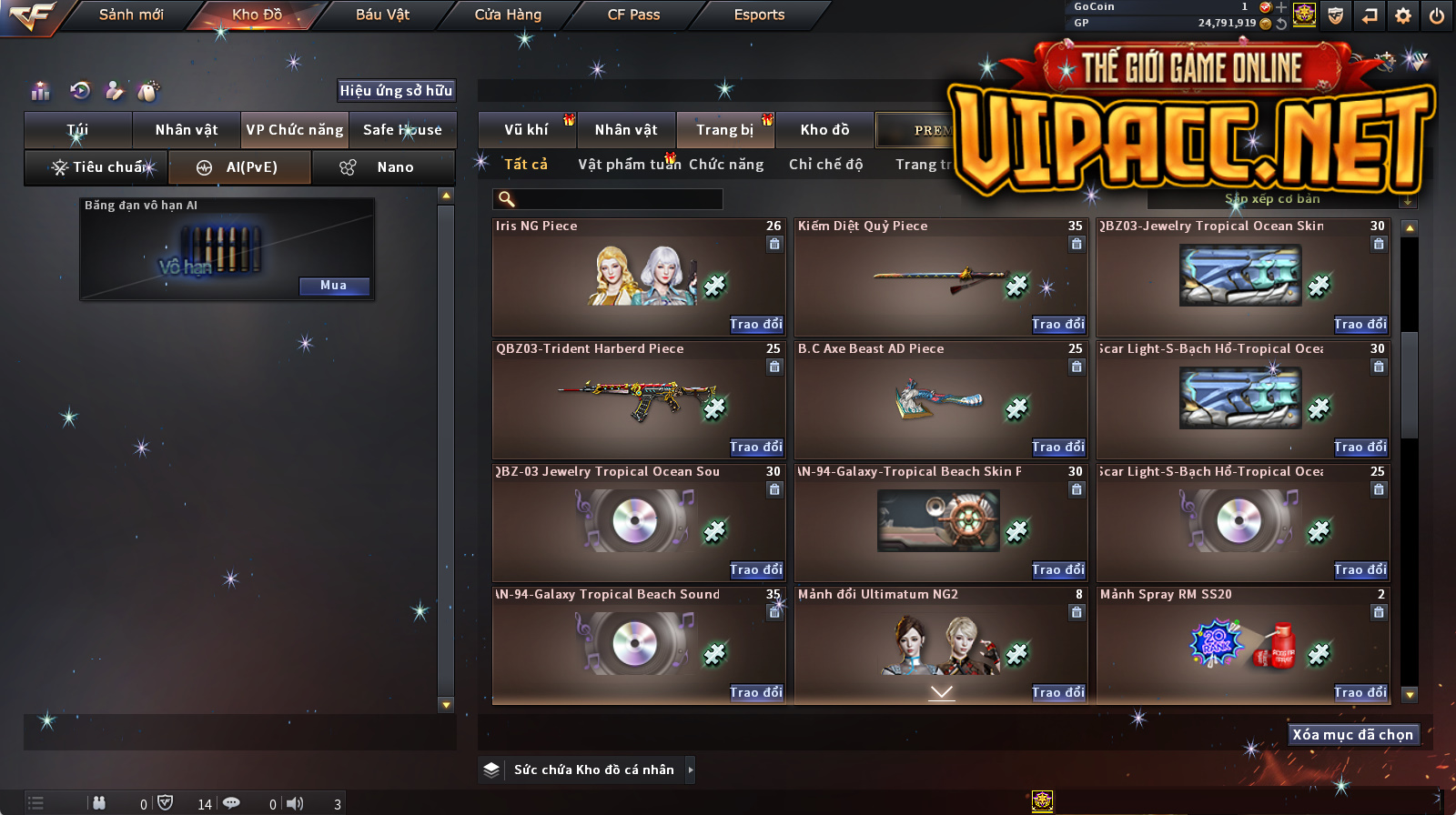Screen dimensions: 1456x815
Task: Buy the Băng đạn vô hạn AI item
Action: click(x=334, y=286)
